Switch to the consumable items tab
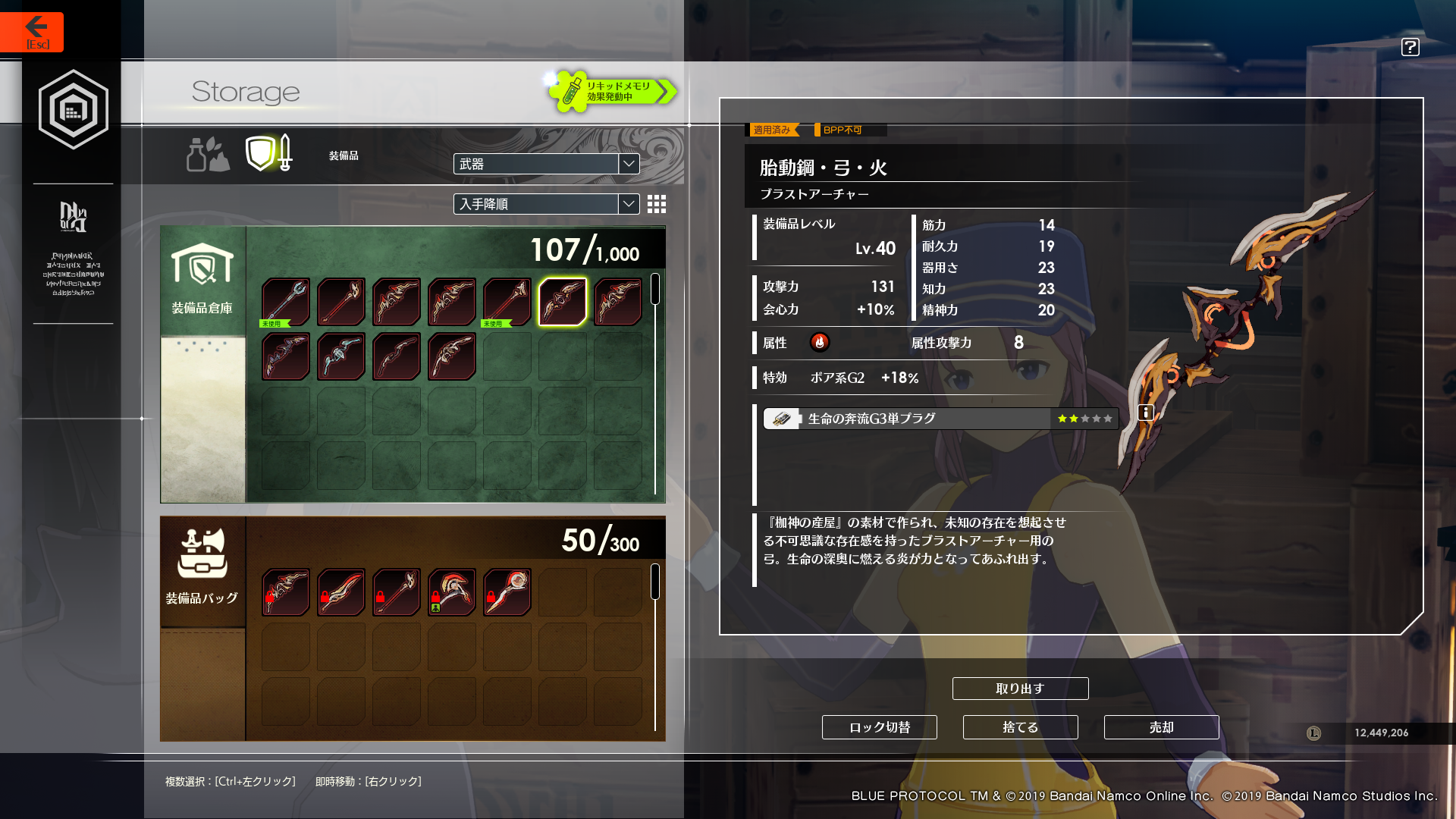The image size is (1456, 819). pos(207,154)
